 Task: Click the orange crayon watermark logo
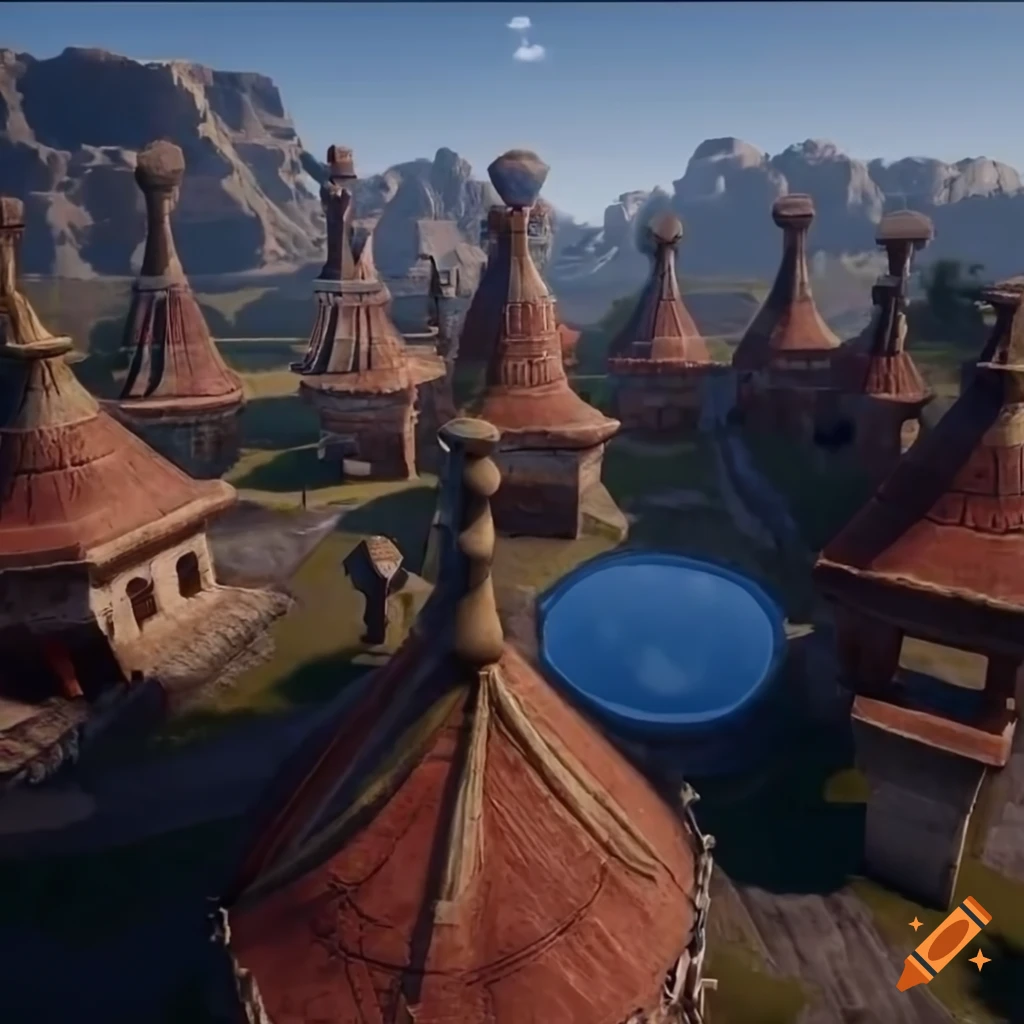coord(944,942)
